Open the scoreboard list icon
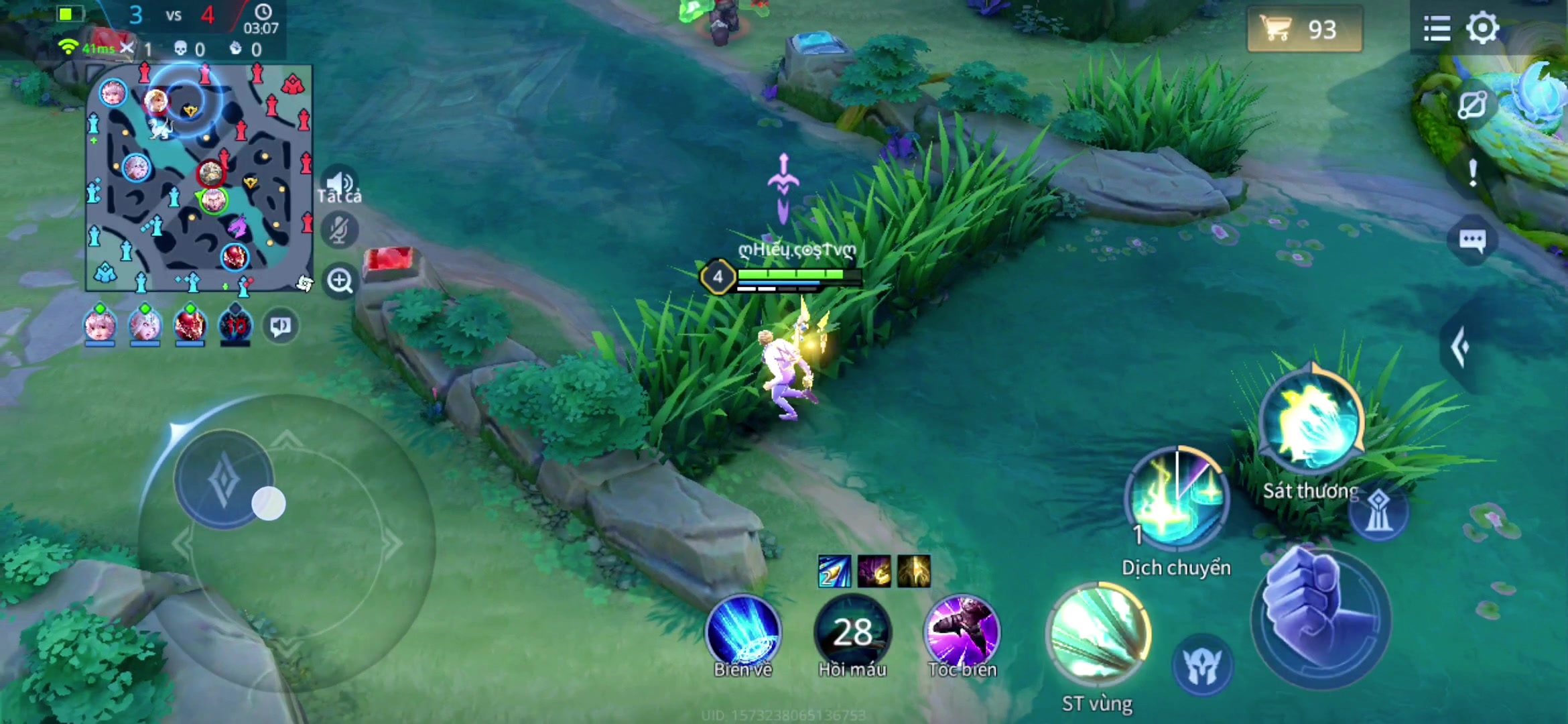The width and height of the screenshot is (1568, 724). [x=1436, y=28]
